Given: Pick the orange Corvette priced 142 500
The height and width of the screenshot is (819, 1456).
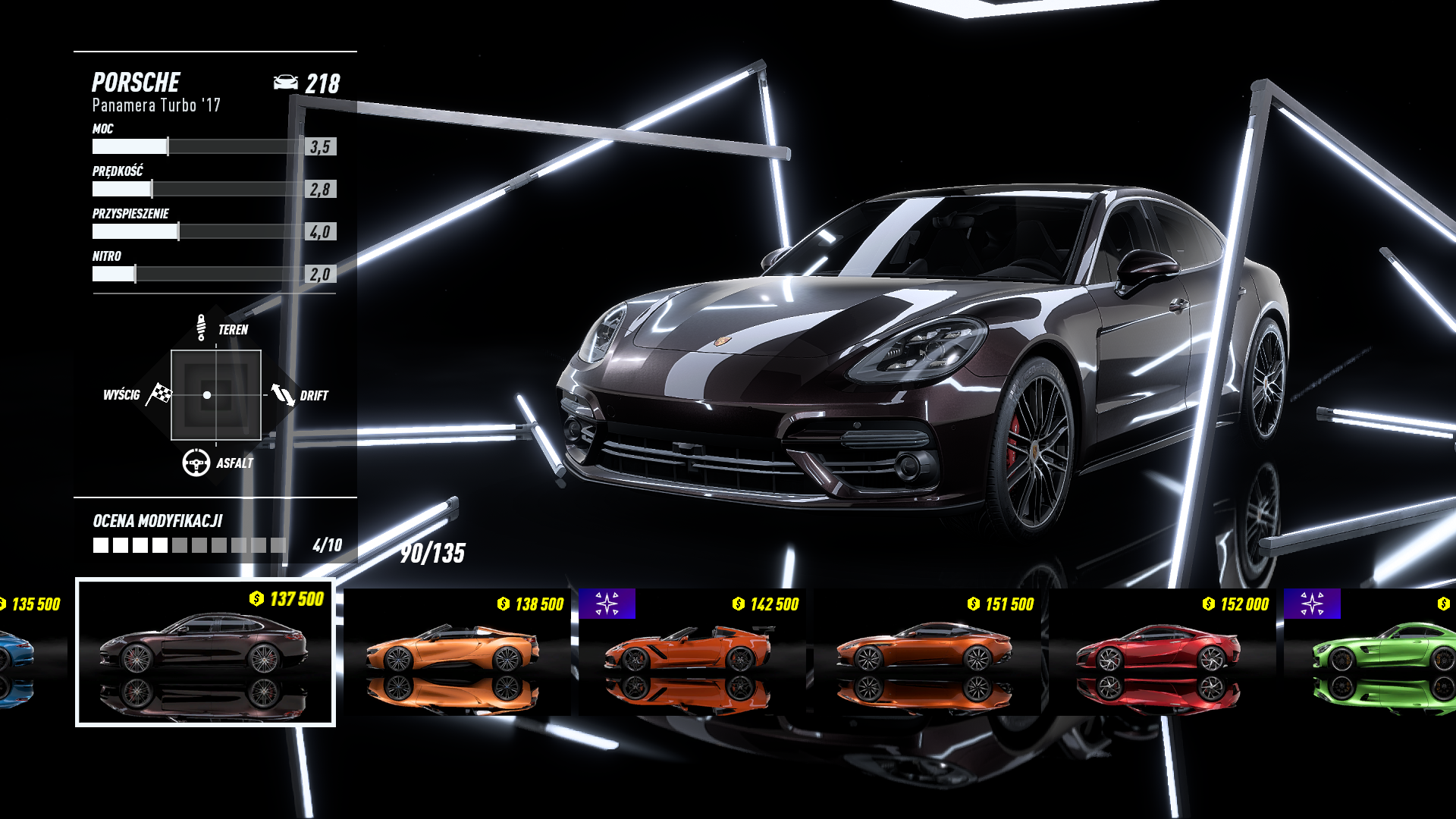Looking at the screenshot, I should pyautogui.click(x=690, y=652).
